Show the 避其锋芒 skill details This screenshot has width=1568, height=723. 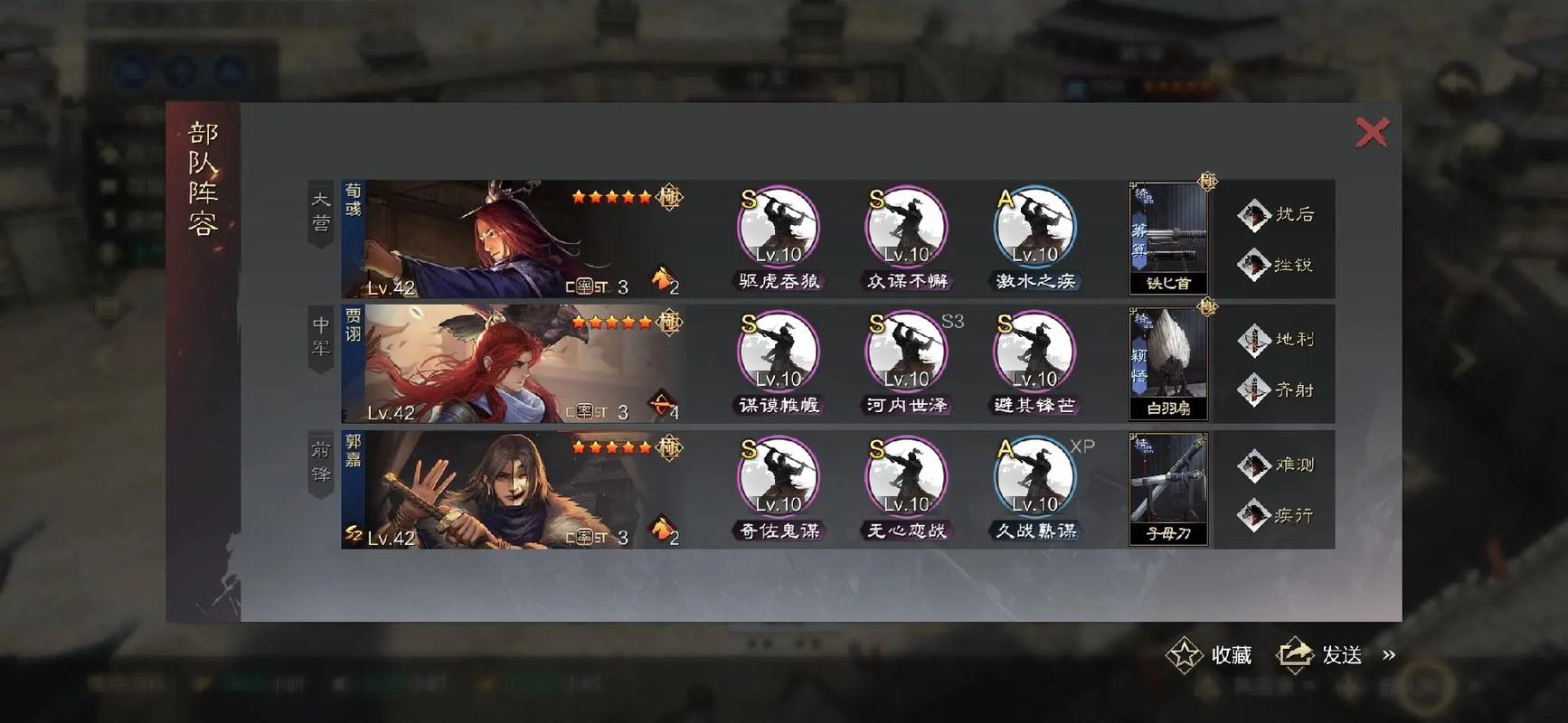pos(1034,352)
